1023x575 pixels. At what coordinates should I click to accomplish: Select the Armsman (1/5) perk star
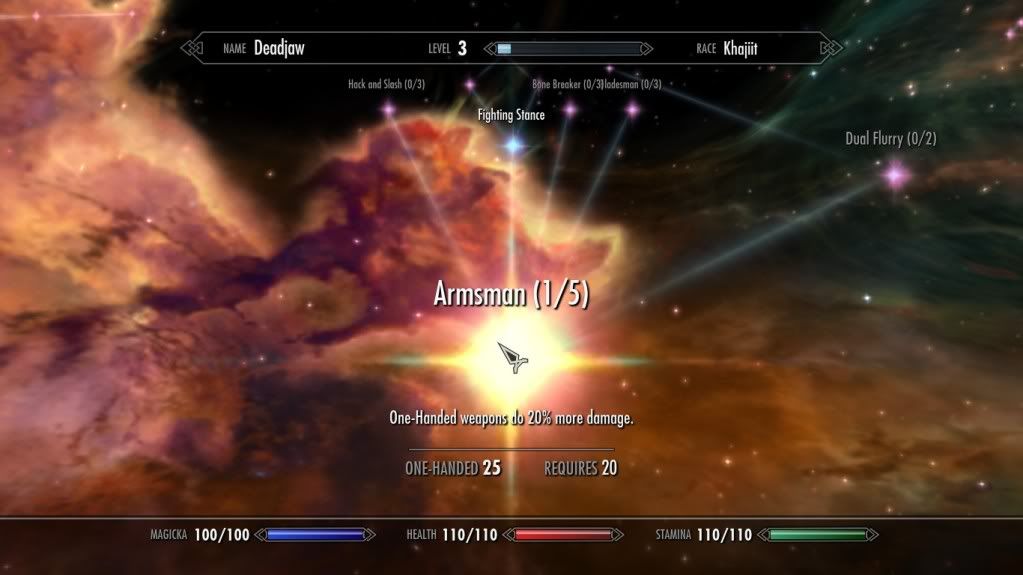[511, 357]
